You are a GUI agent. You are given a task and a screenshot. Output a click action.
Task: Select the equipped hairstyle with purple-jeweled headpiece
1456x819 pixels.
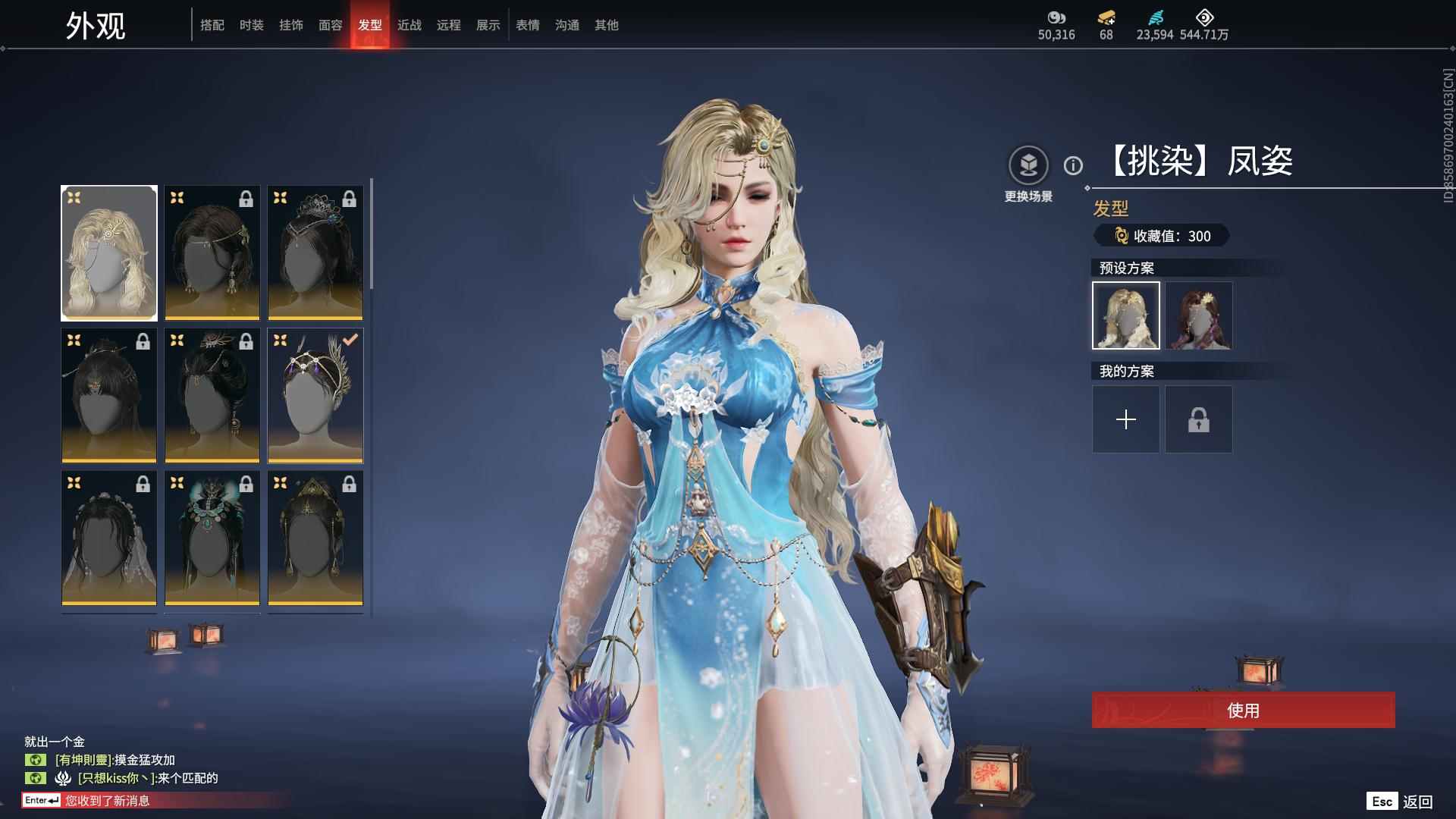(315, 395)
